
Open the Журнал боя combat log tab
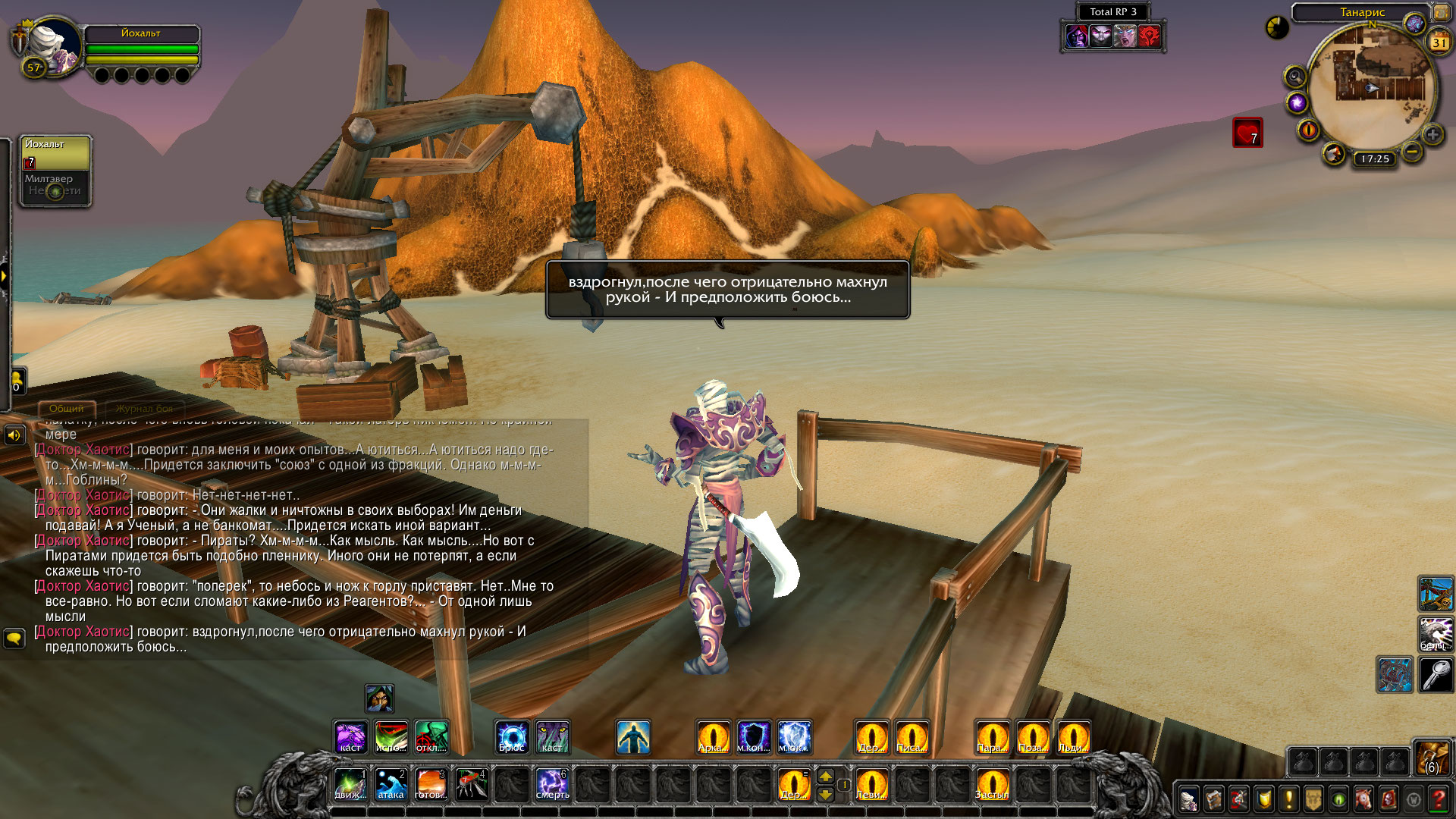point(144,409)
